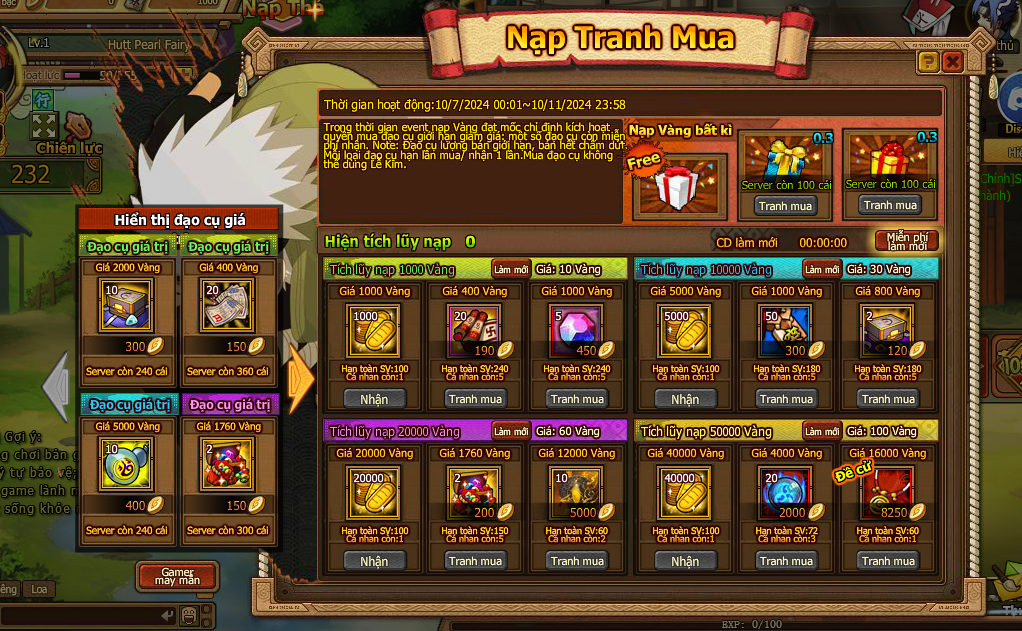Screen dimensions: 1022x631
Task: Switch to the Loa chat tab
Action: pos(38,590)
